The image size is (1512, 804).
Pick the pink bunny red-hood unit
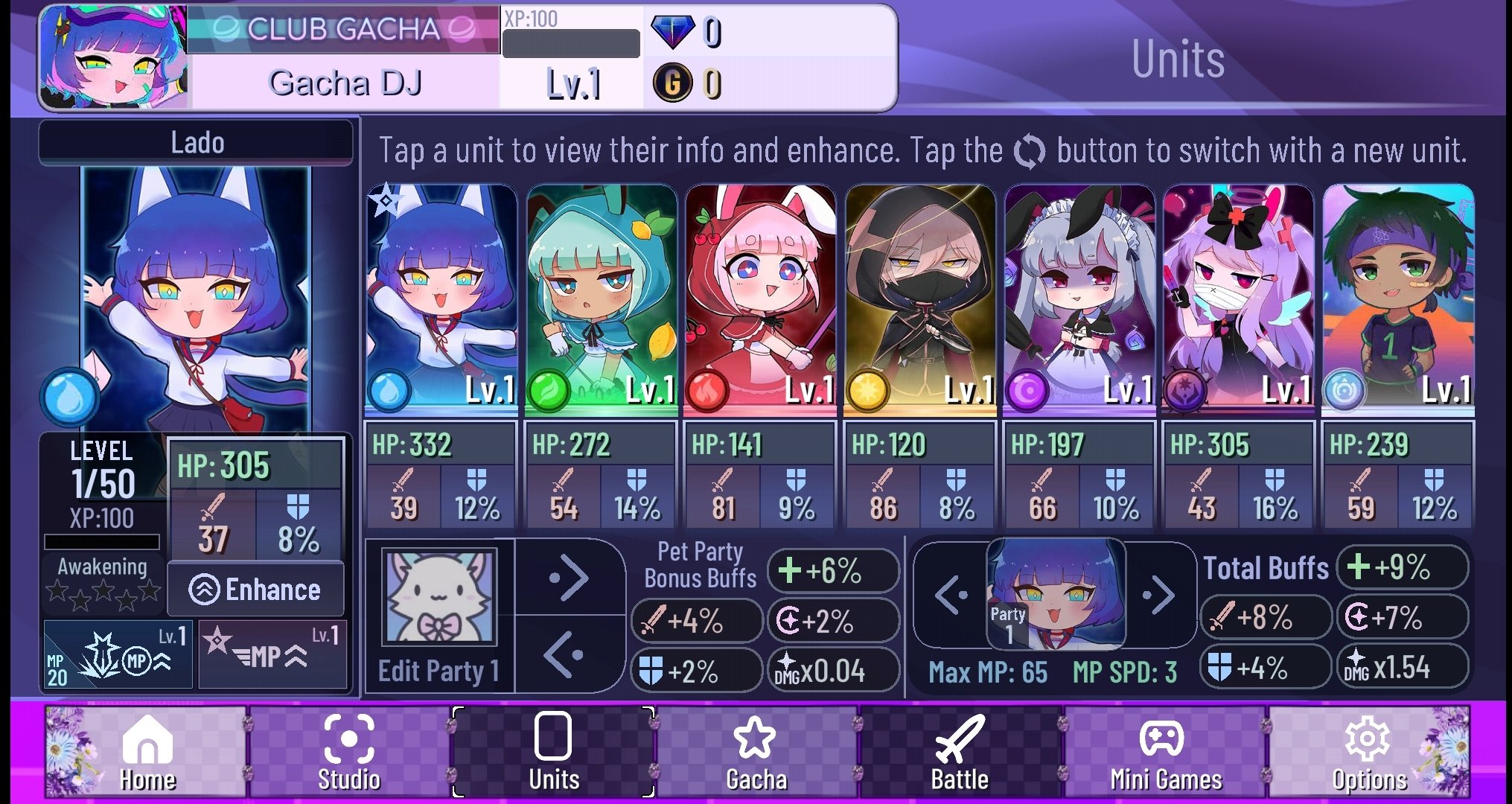760,298
